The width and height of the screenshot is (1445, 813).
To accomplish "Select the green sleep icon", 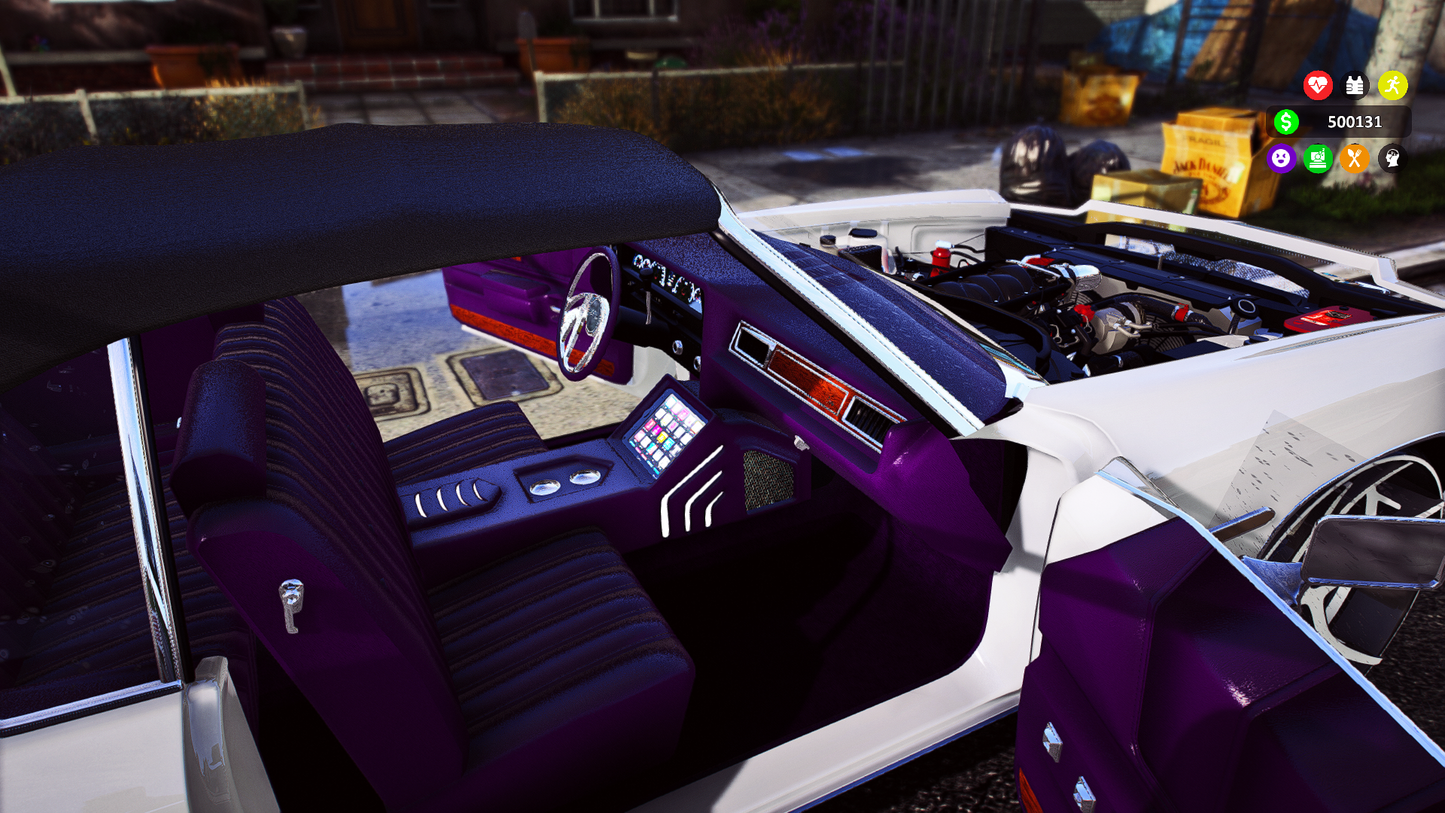I will 1318,158.
